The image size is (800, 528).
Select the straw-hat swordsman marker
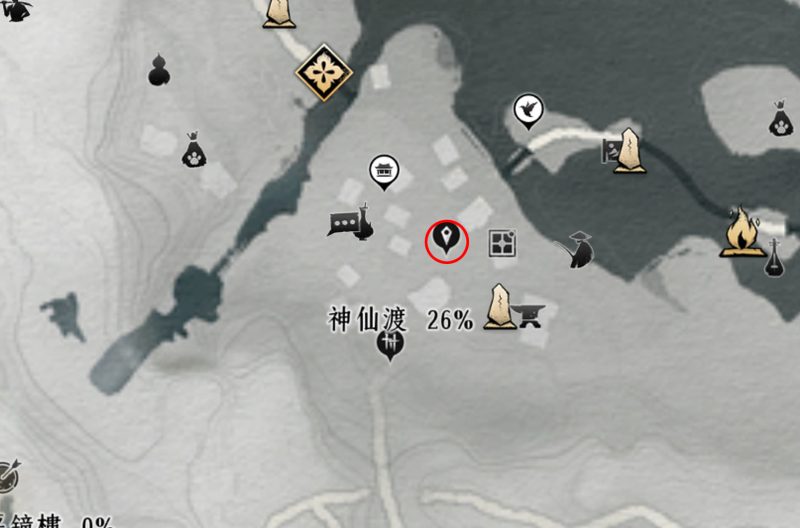[579, 249]
